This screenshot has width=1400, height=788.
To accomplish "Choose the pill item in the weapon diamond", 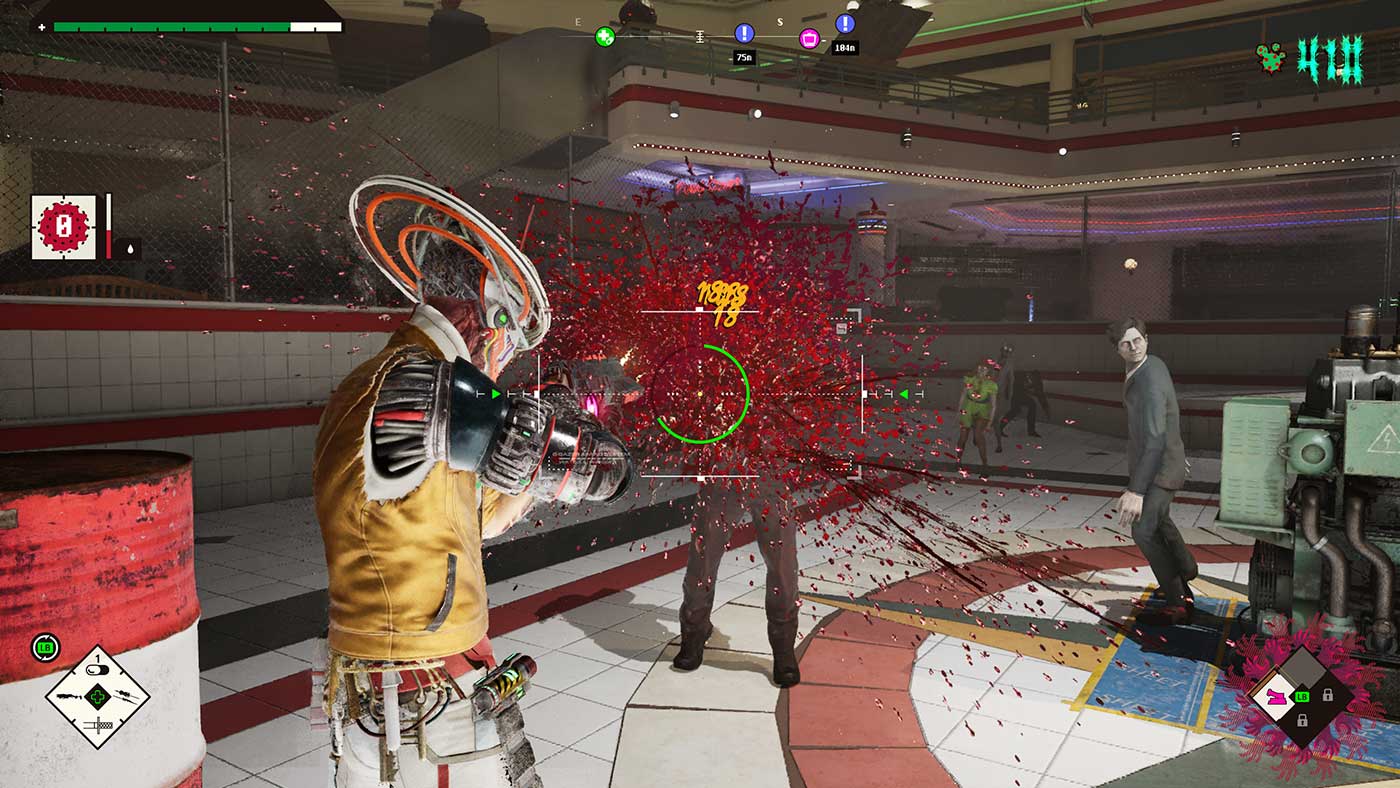I will [97, 670].
